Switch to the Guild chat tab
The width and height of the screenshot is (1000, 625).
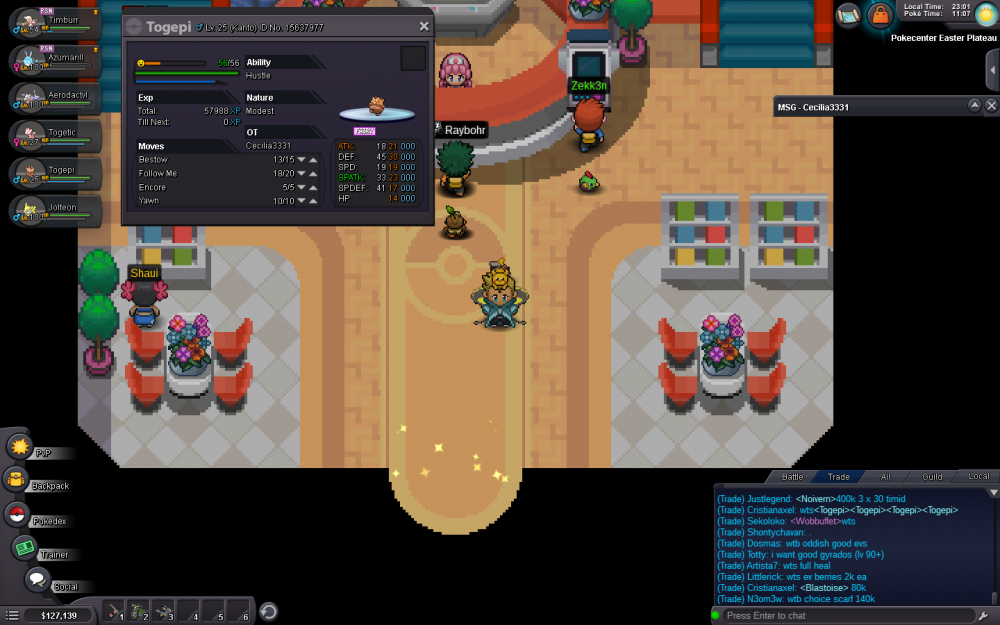[932, 477]
